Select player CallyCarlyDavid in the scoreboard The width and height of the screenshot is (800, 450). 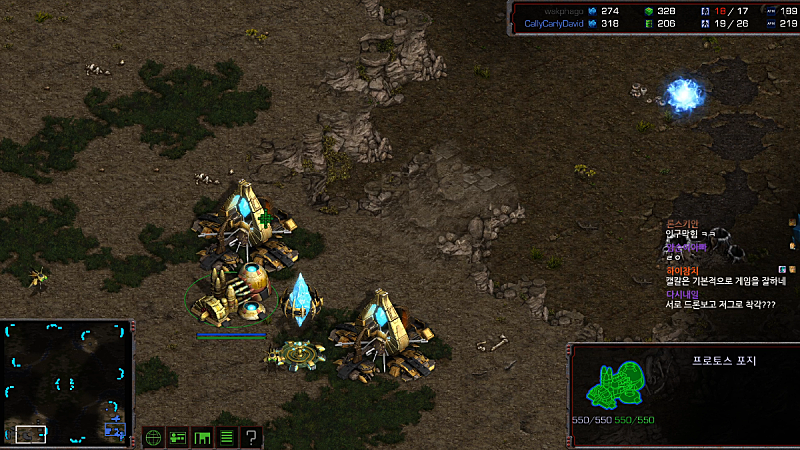554,23
